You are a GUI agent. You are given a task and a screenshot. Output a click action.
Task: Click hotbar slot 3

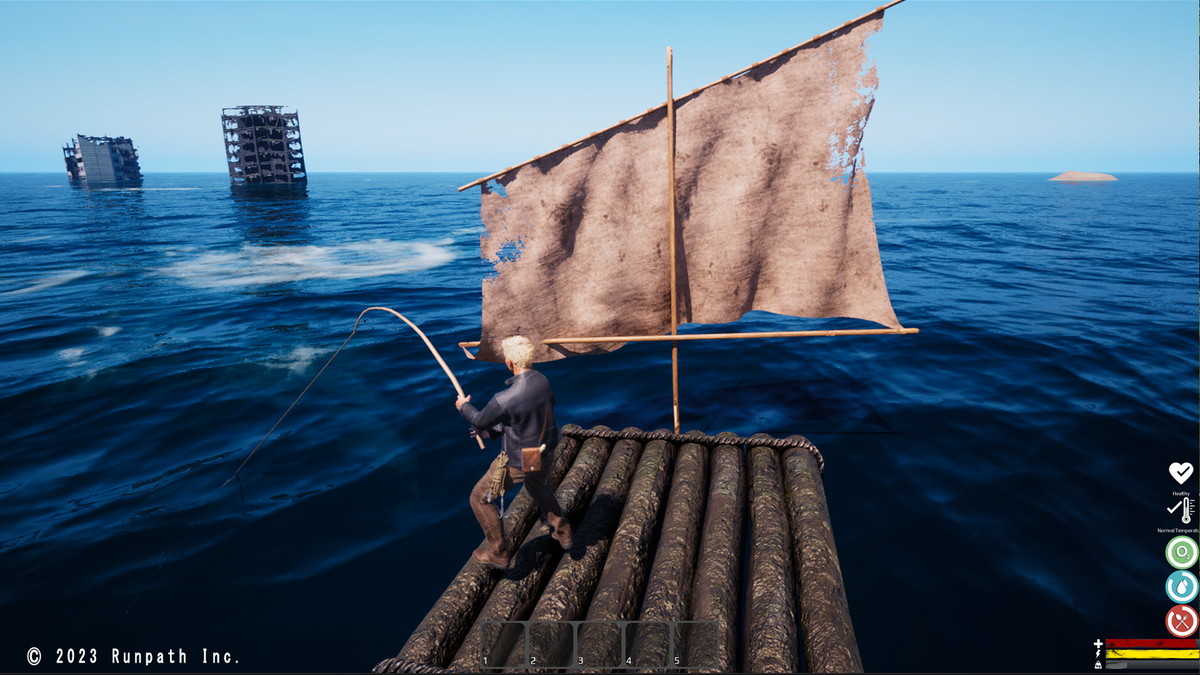(599, 644)
